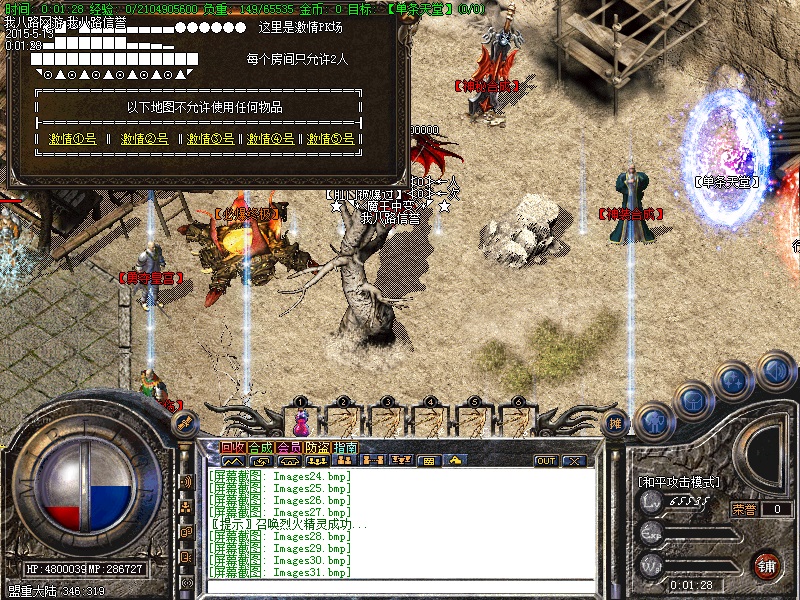This screenshot has width=800, height=600.
Task: Choose the 激情②号 room link
Action: coord(145,139)
